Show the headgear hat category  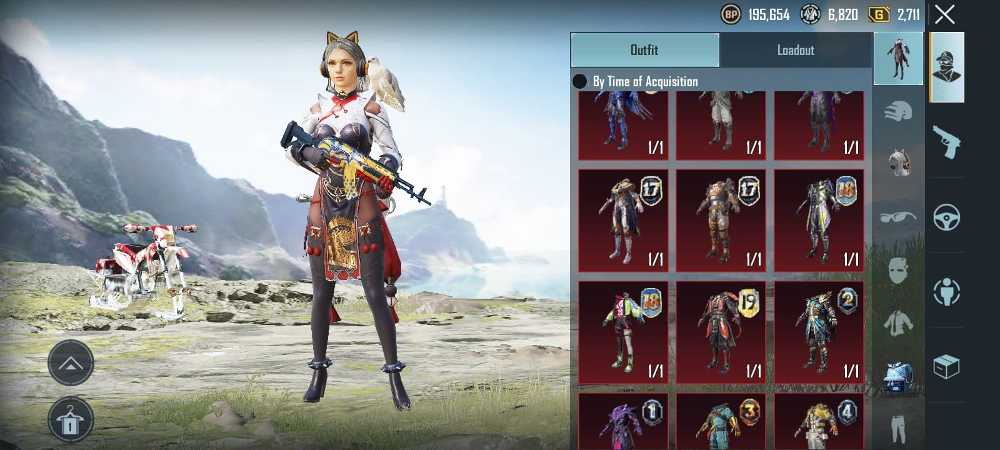(898, 111)
